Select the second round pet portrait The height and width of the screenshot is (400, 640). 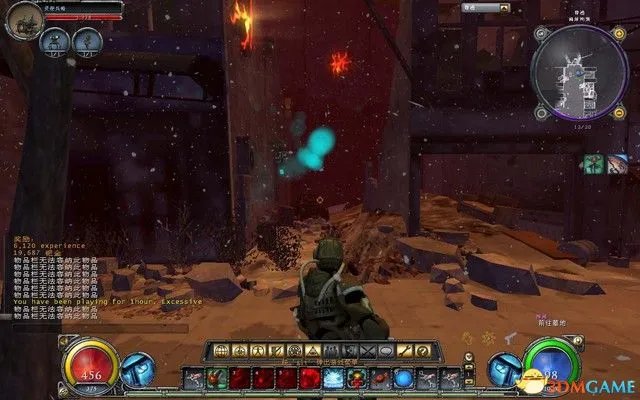point(88,41)
